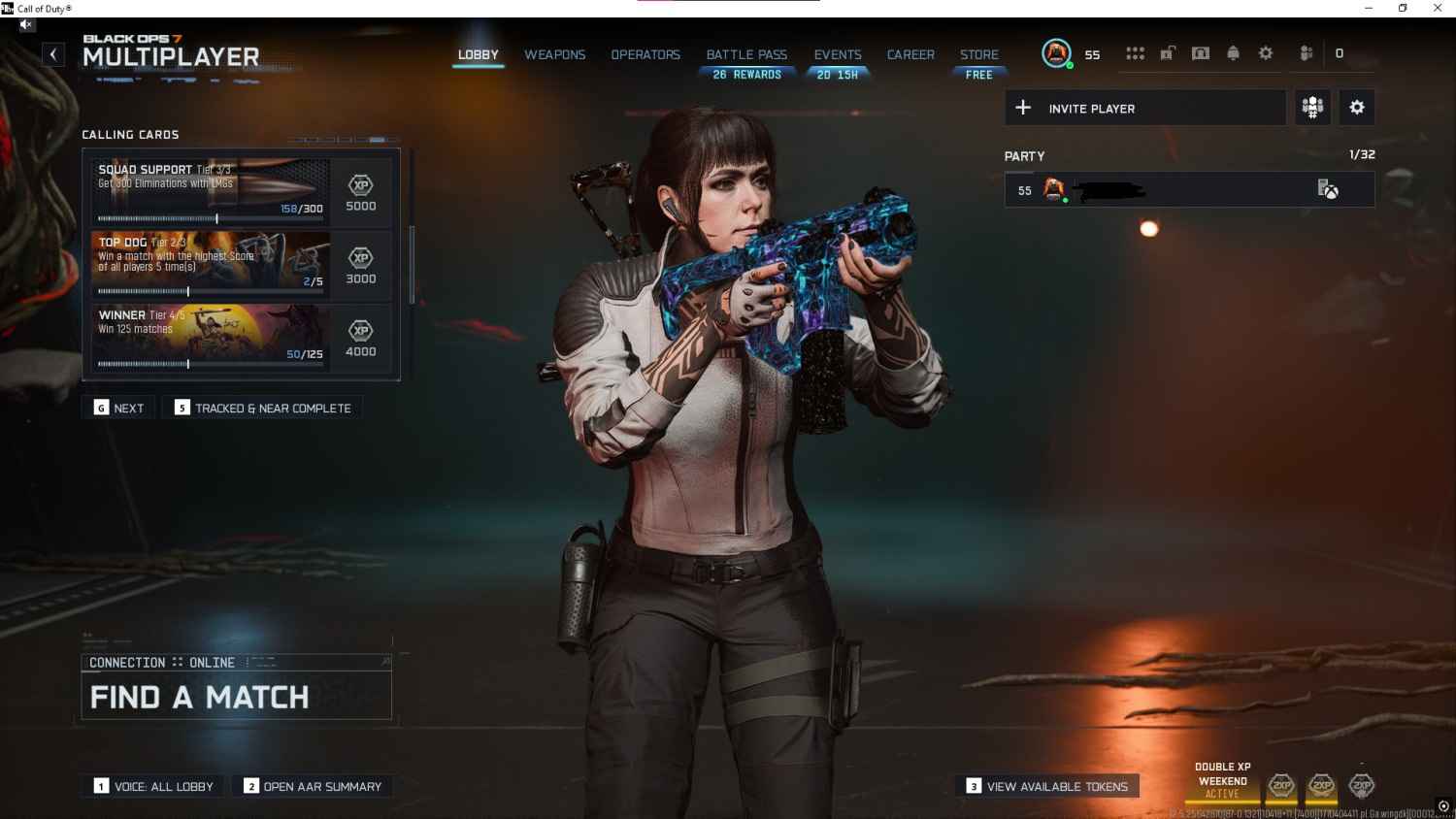Open the STORE tab showing FREE label
Image resolution: width=1456 pixels, height=819 pixels.
click(979, 54)
